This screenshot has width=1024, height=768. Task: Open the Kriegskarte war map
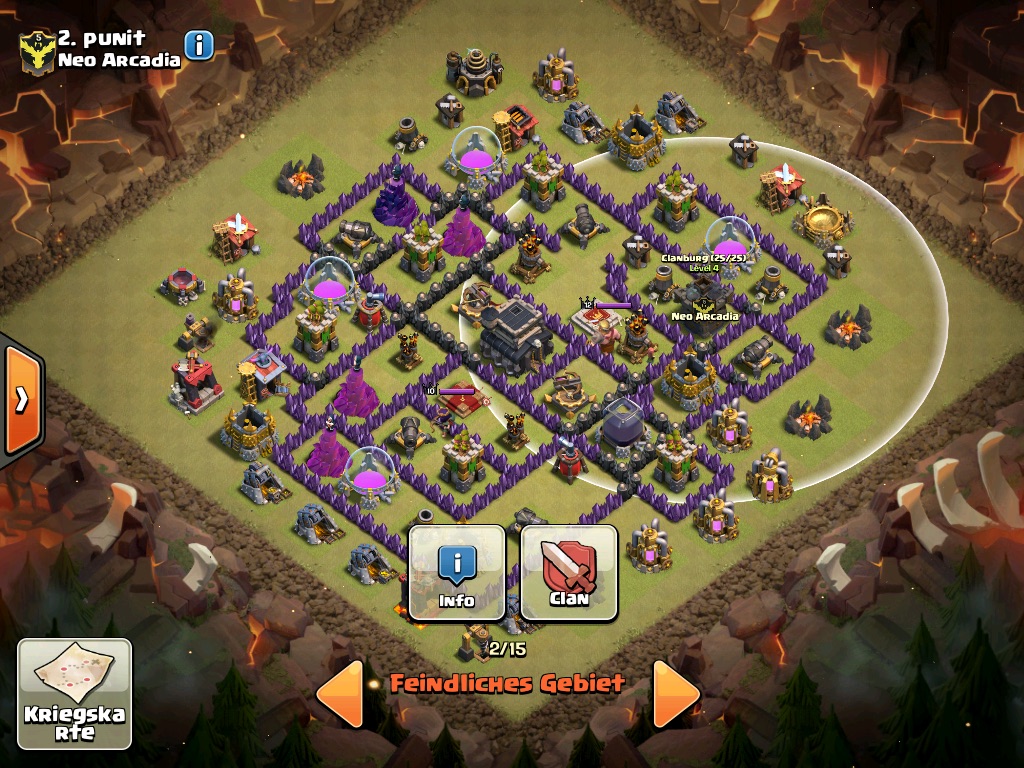(x=74, y=694)
